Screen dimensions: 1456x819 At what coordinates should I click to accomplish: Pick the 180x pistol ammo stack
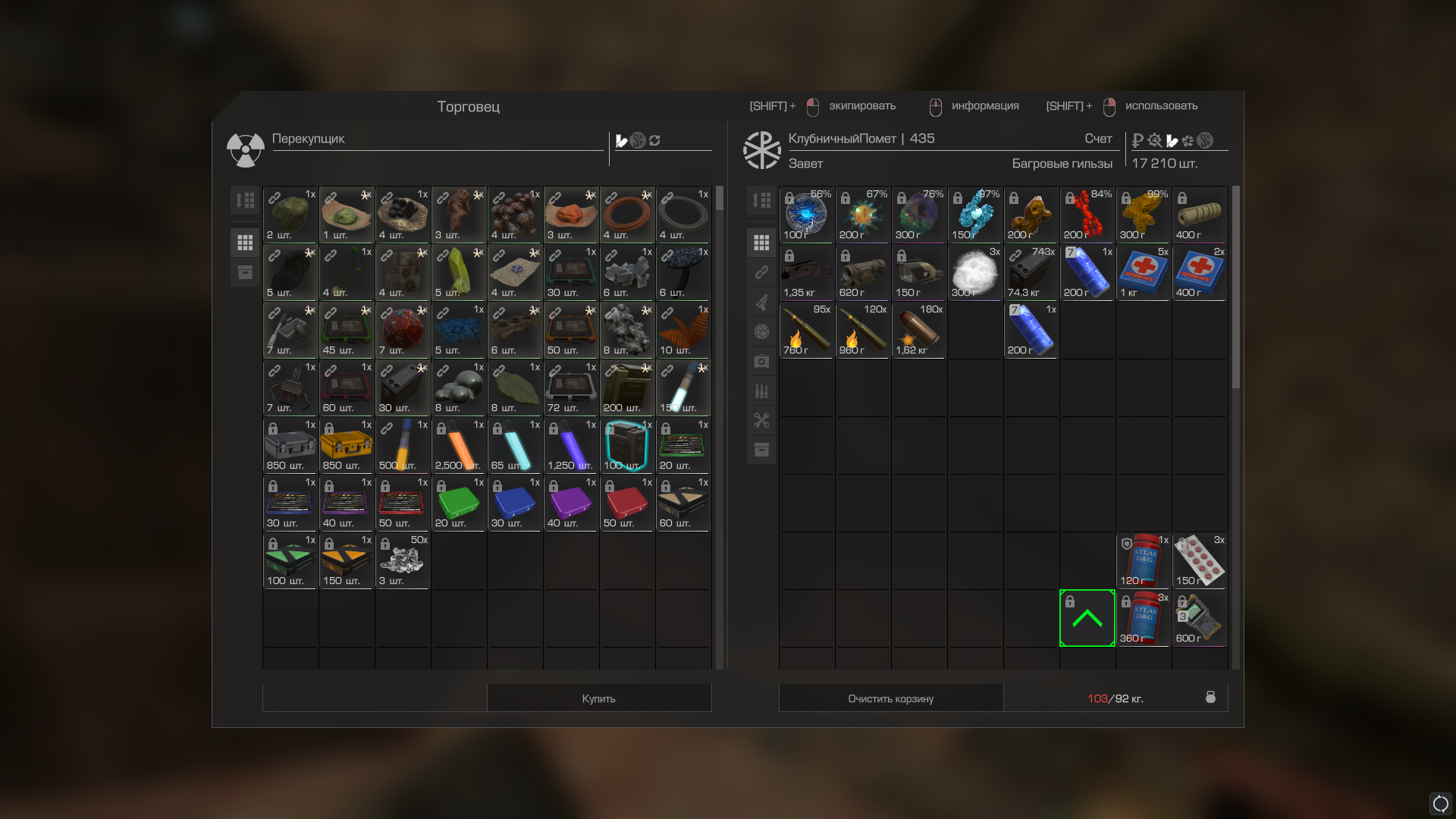[919, 330]
